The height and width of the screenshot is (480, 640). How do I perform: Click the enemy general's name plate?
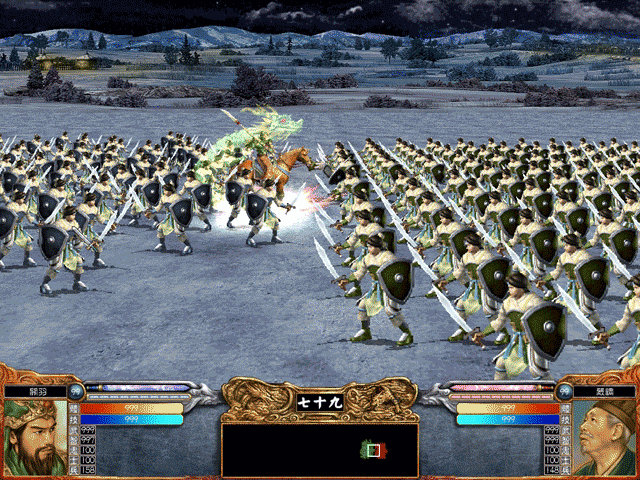point(600,391)
